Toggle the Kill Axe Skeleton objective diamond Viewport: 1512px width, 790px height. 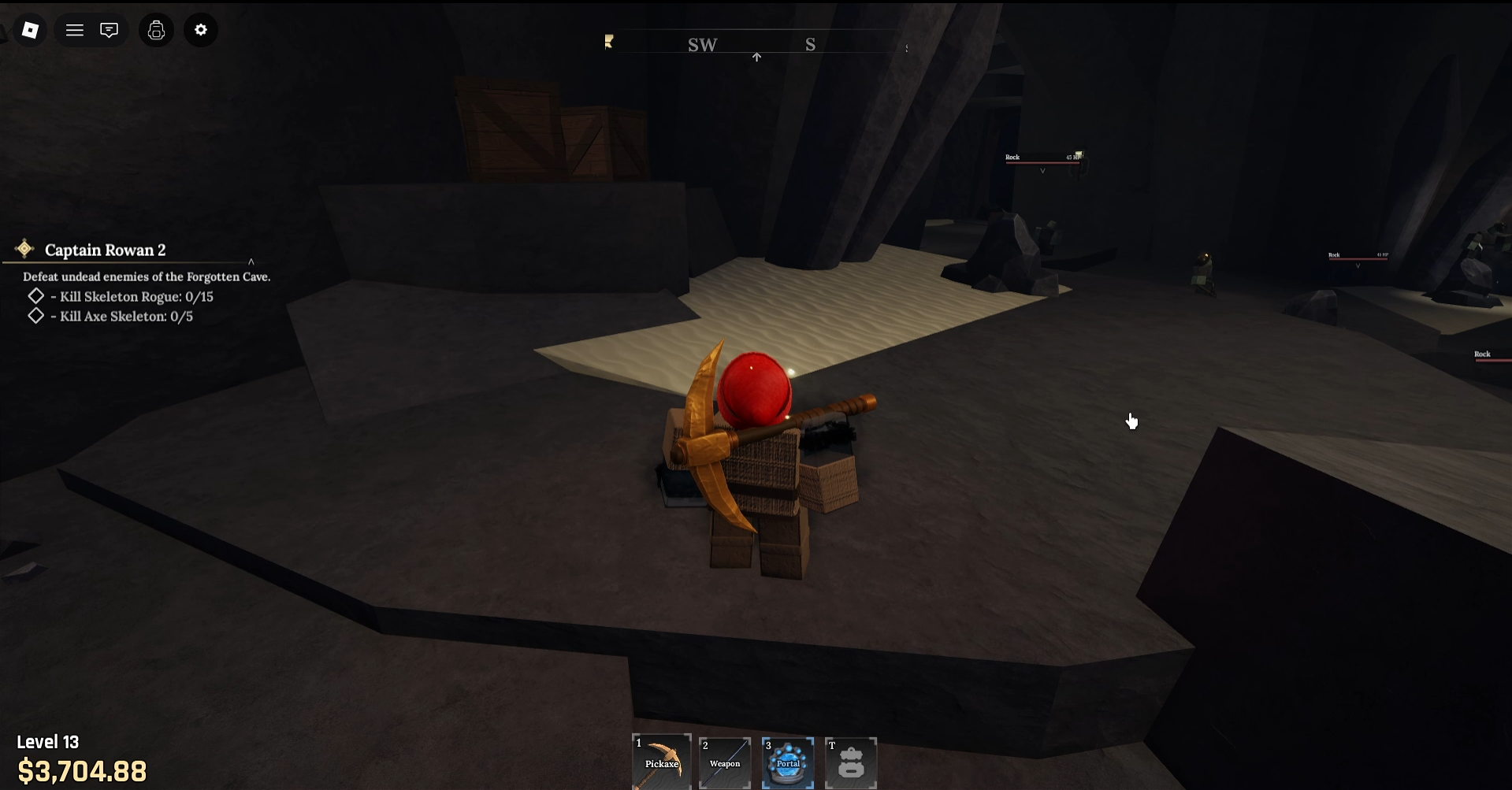35,316
